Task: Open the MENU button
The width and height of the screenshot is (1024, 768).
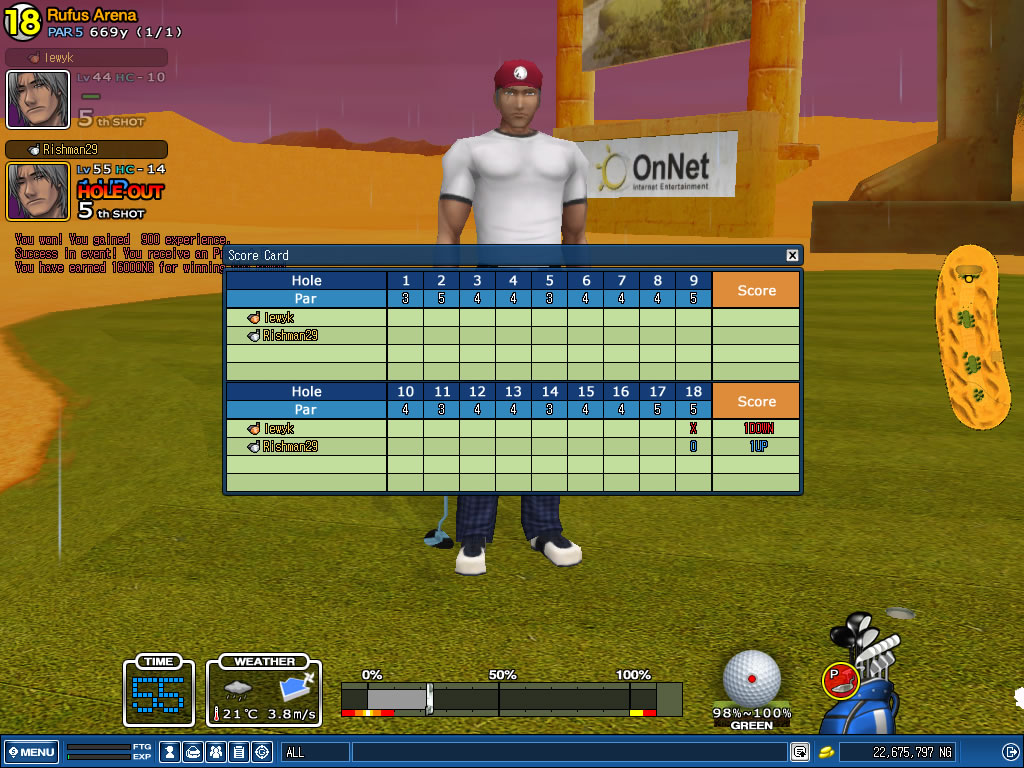Action: pyautogui.click(x=32, y=752)
